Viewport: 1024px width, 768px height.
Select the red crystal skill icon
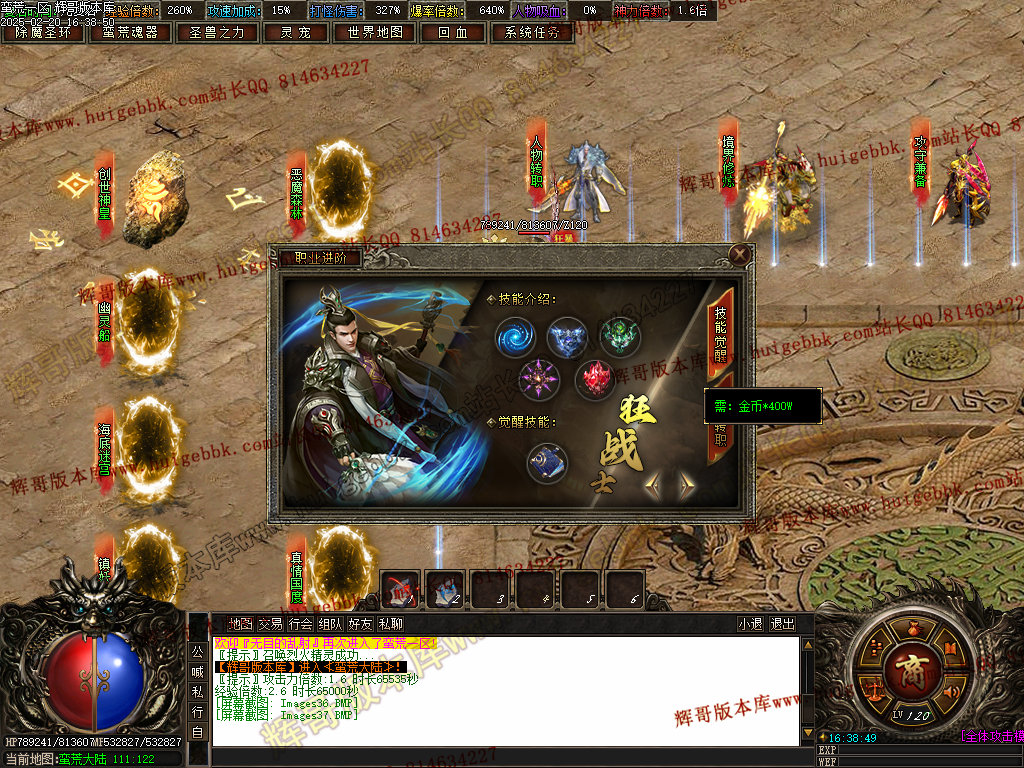[594, 379]
